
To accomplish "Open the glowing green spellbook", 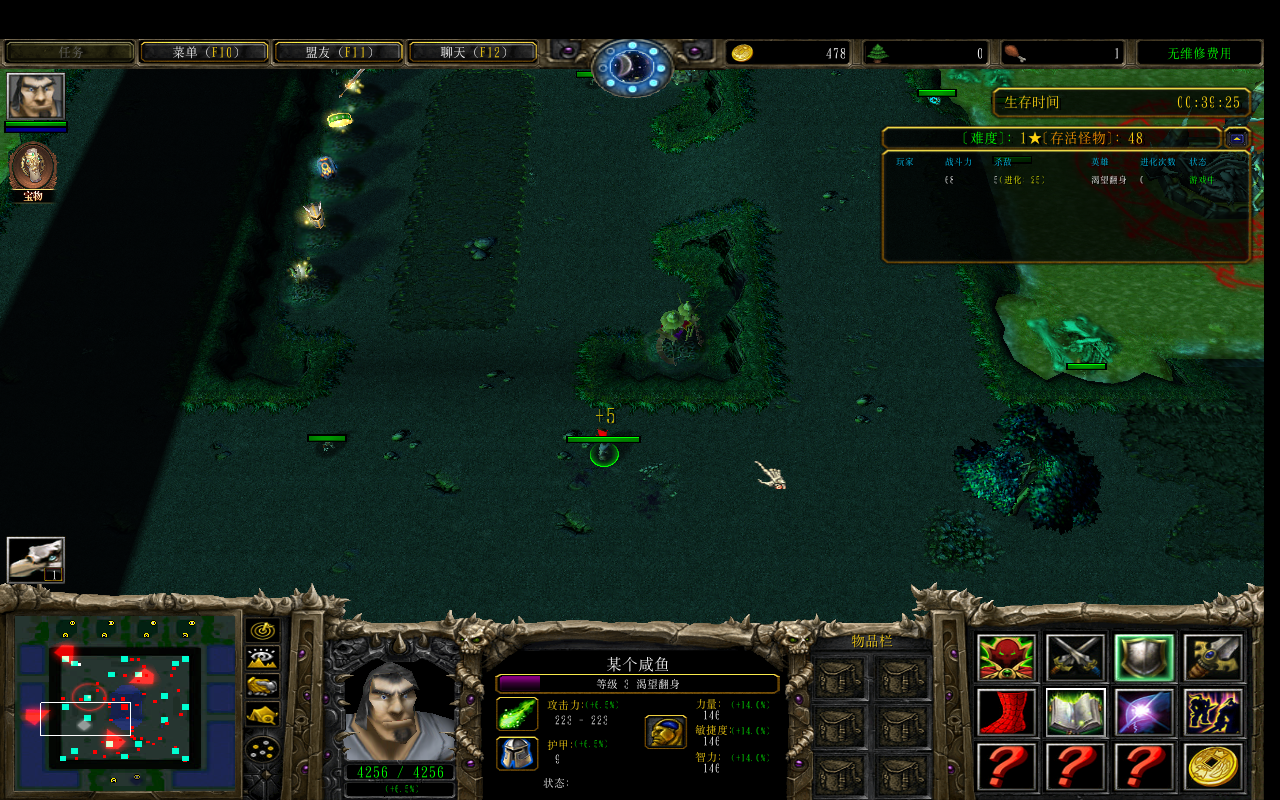I will pos(1076,712).
